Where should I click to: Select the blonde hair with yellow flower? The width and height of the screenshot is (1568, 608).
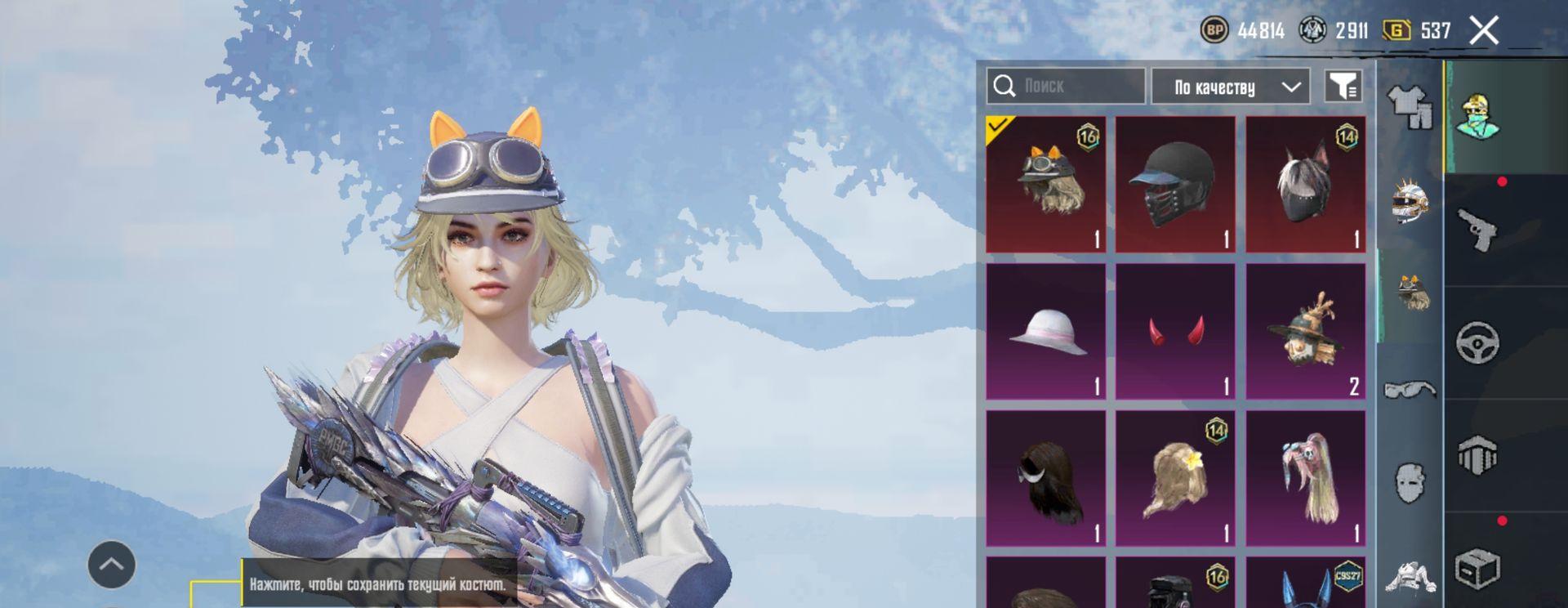(1175, 478)
